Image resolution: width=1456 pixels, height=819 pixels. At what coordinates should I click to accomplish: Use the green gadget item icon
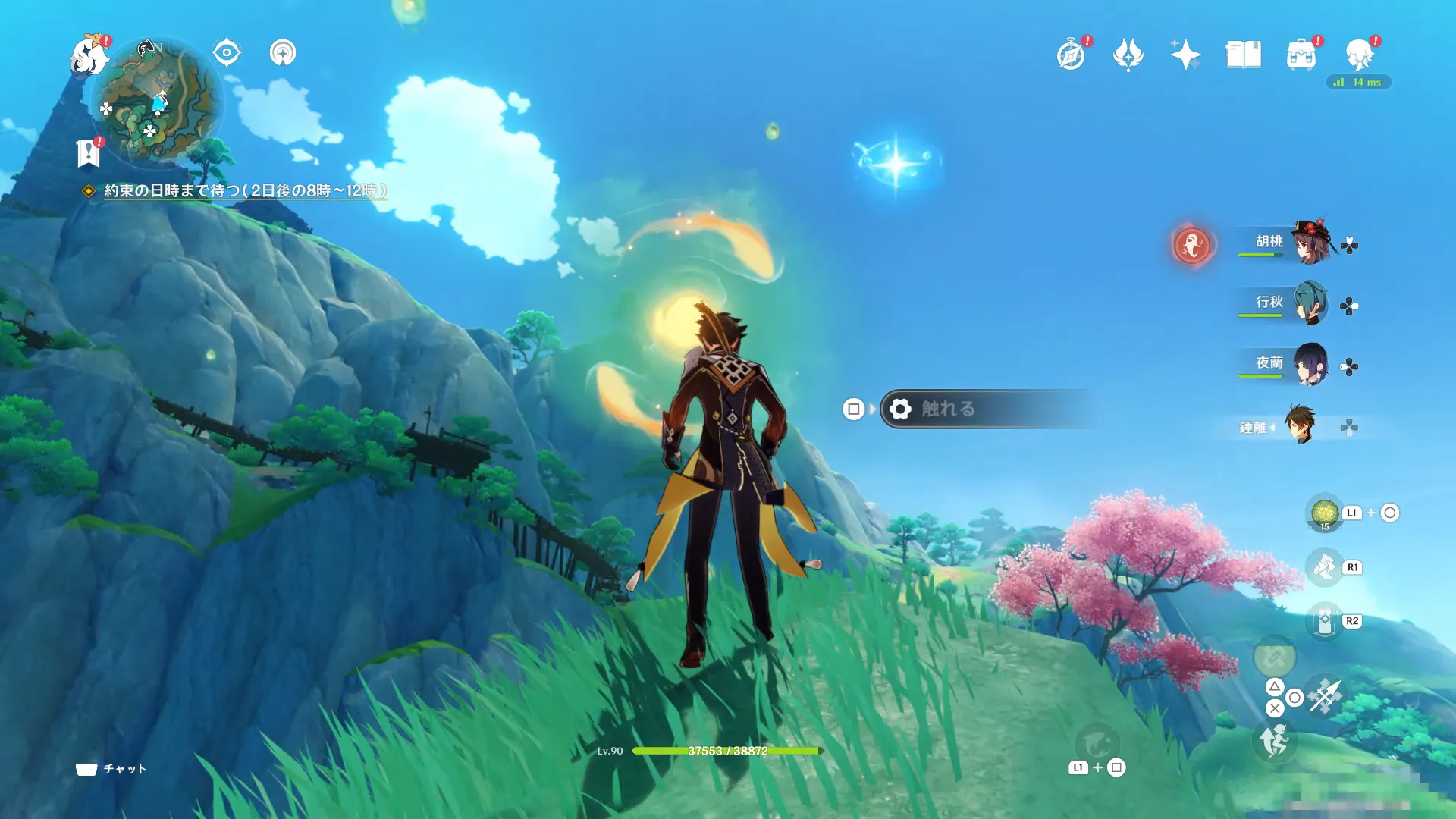coord(1325,513)
